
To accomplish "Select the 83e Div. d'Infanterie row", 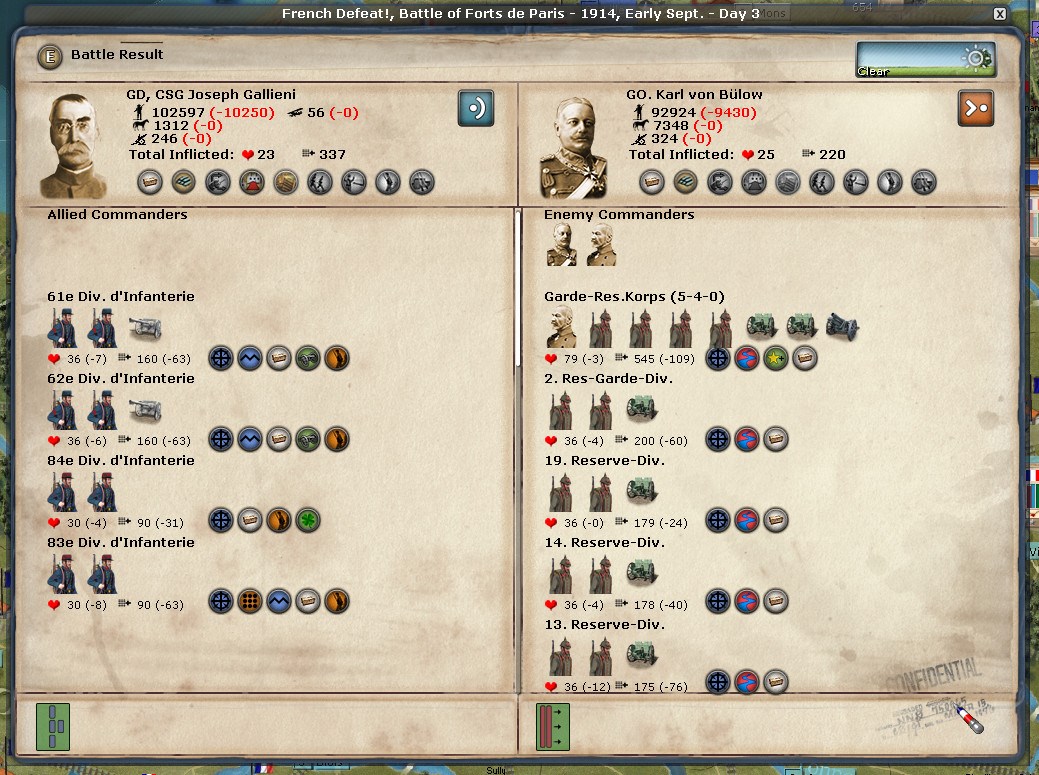I will click(121, 543).
